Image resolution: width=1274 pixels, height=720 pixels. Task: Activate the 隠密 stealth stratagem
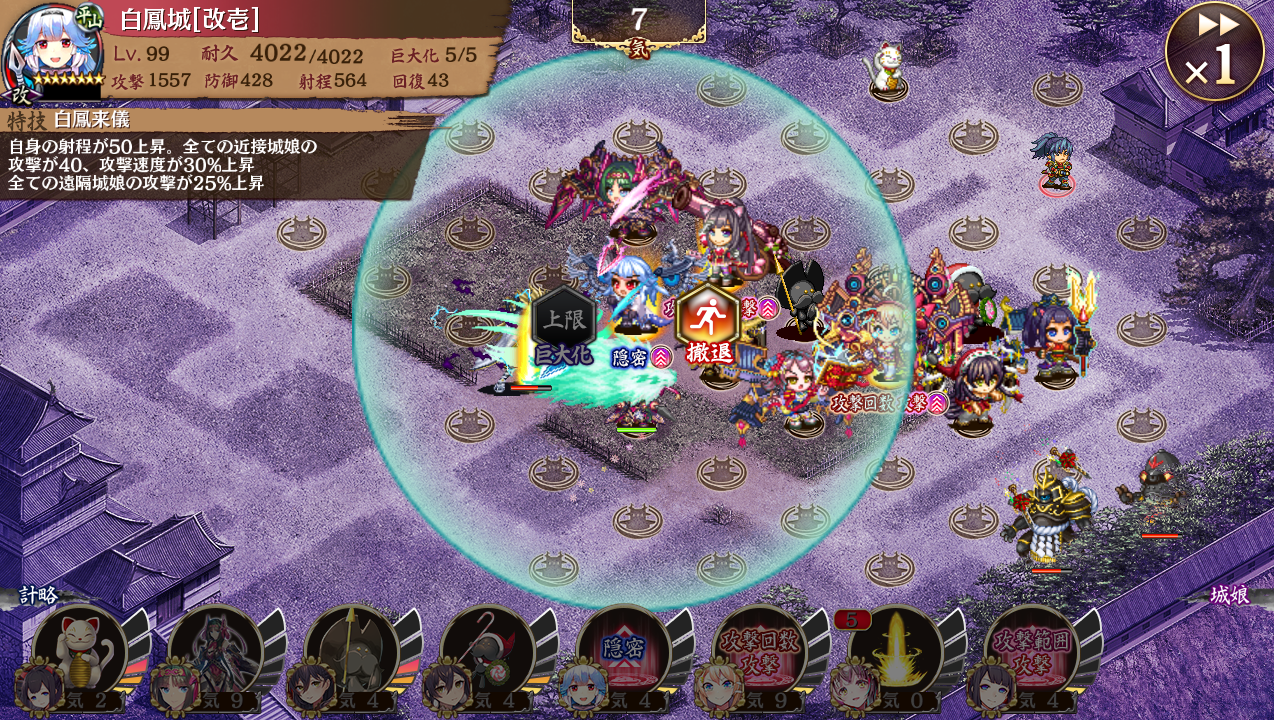[x=623, y=652]
